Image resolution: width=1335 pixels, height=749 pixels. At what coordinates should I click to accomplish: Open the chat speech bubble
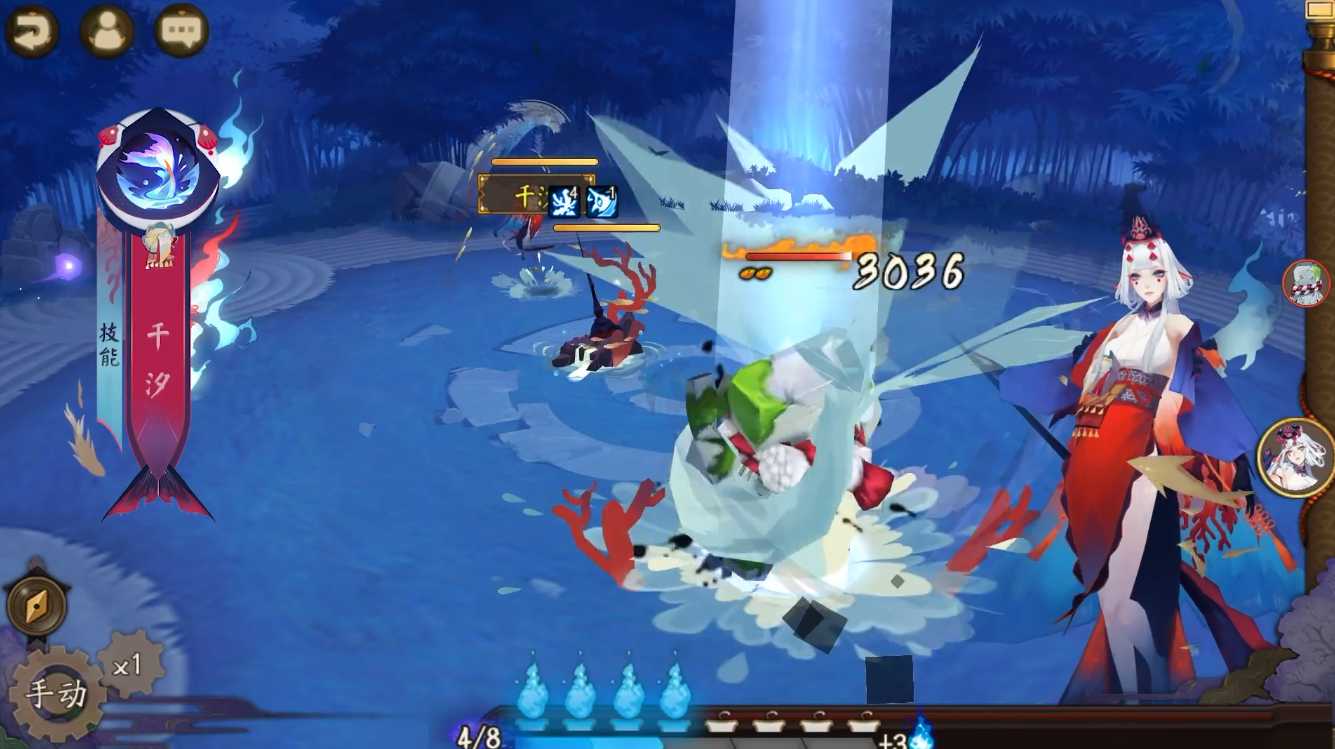point(181,30)
